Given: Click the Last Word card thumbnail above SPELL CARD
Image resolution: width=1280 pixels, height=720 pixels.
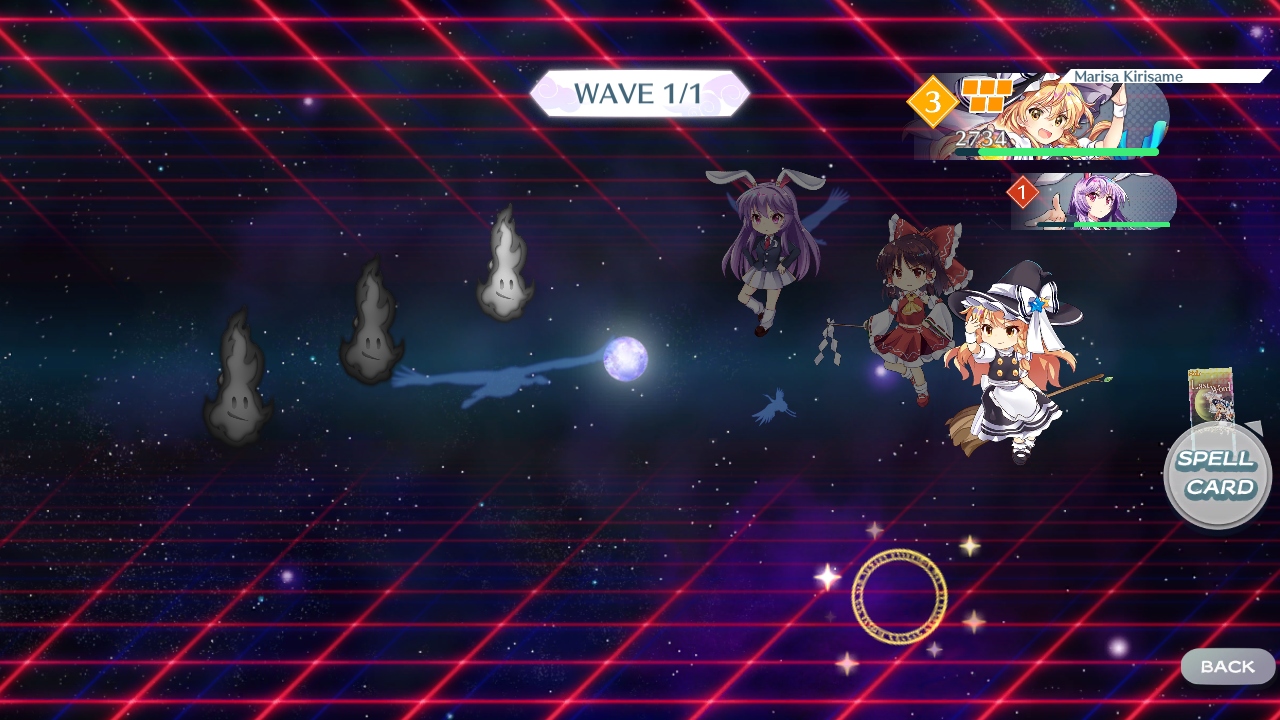Looking at the screenshot, I should [x=1213, y=398].
